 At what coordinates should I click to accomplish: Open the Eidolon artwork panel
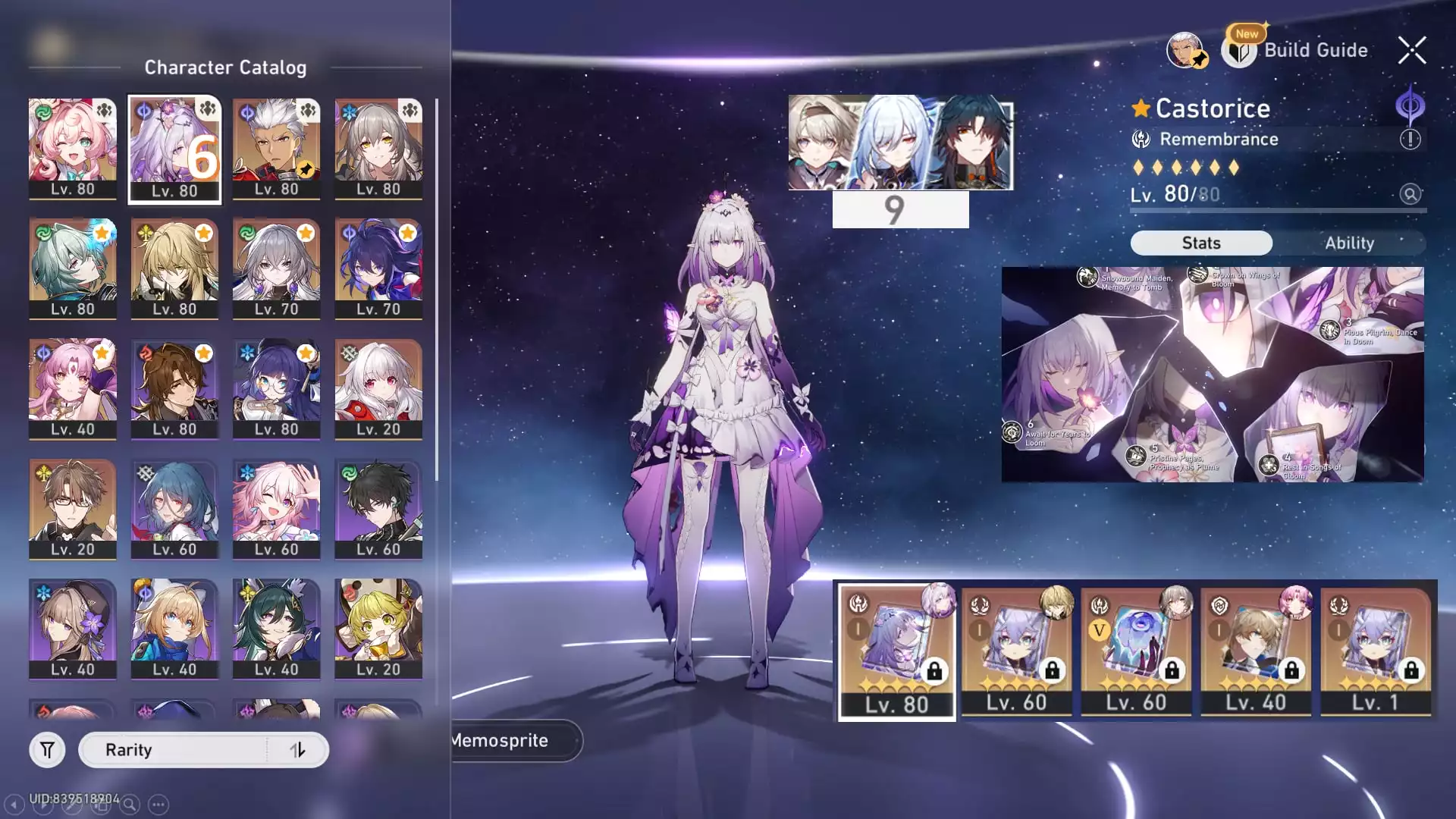point(1212,374)
